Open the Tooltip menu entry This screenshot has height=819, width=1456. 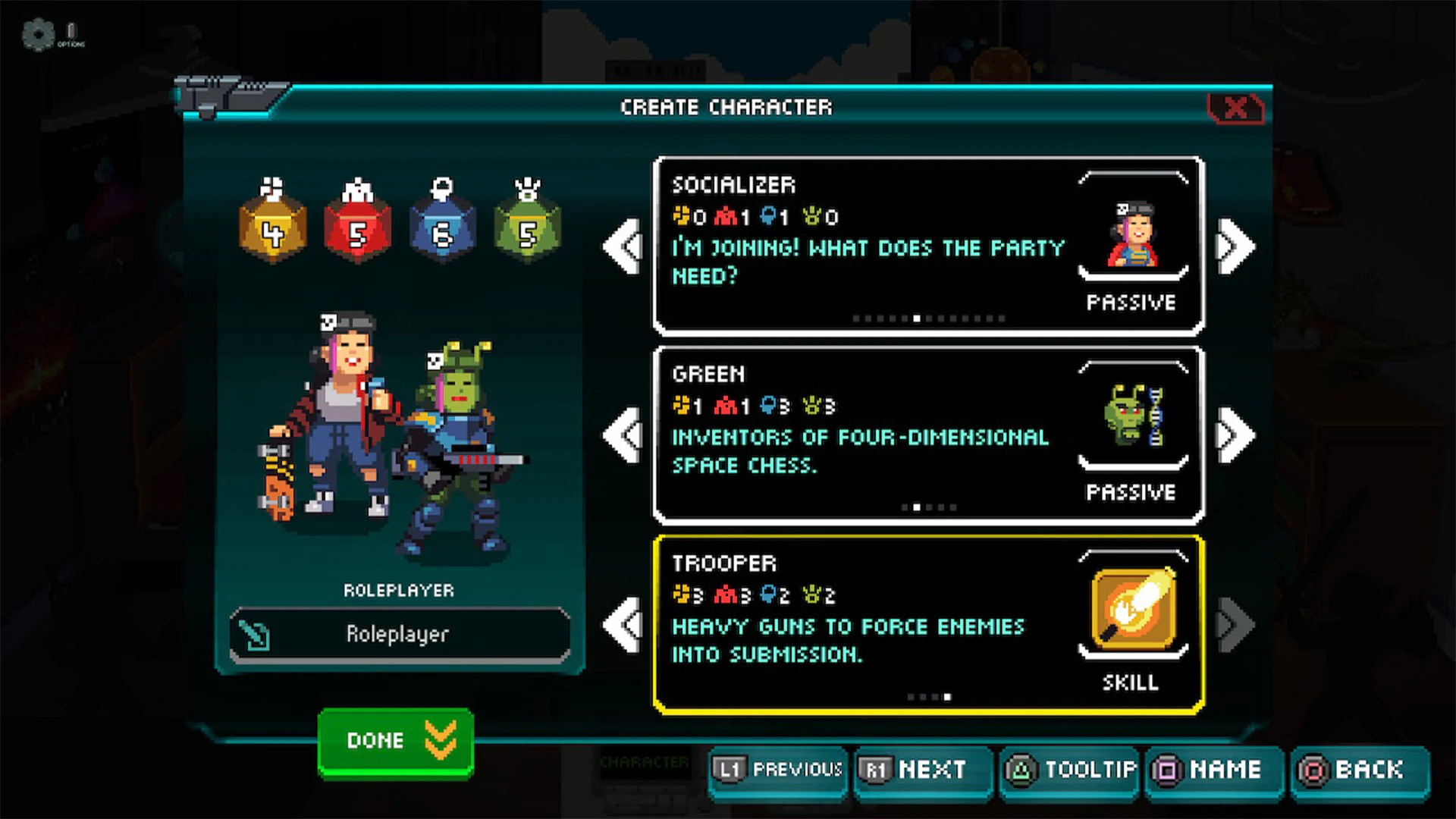click(1068, 771)
